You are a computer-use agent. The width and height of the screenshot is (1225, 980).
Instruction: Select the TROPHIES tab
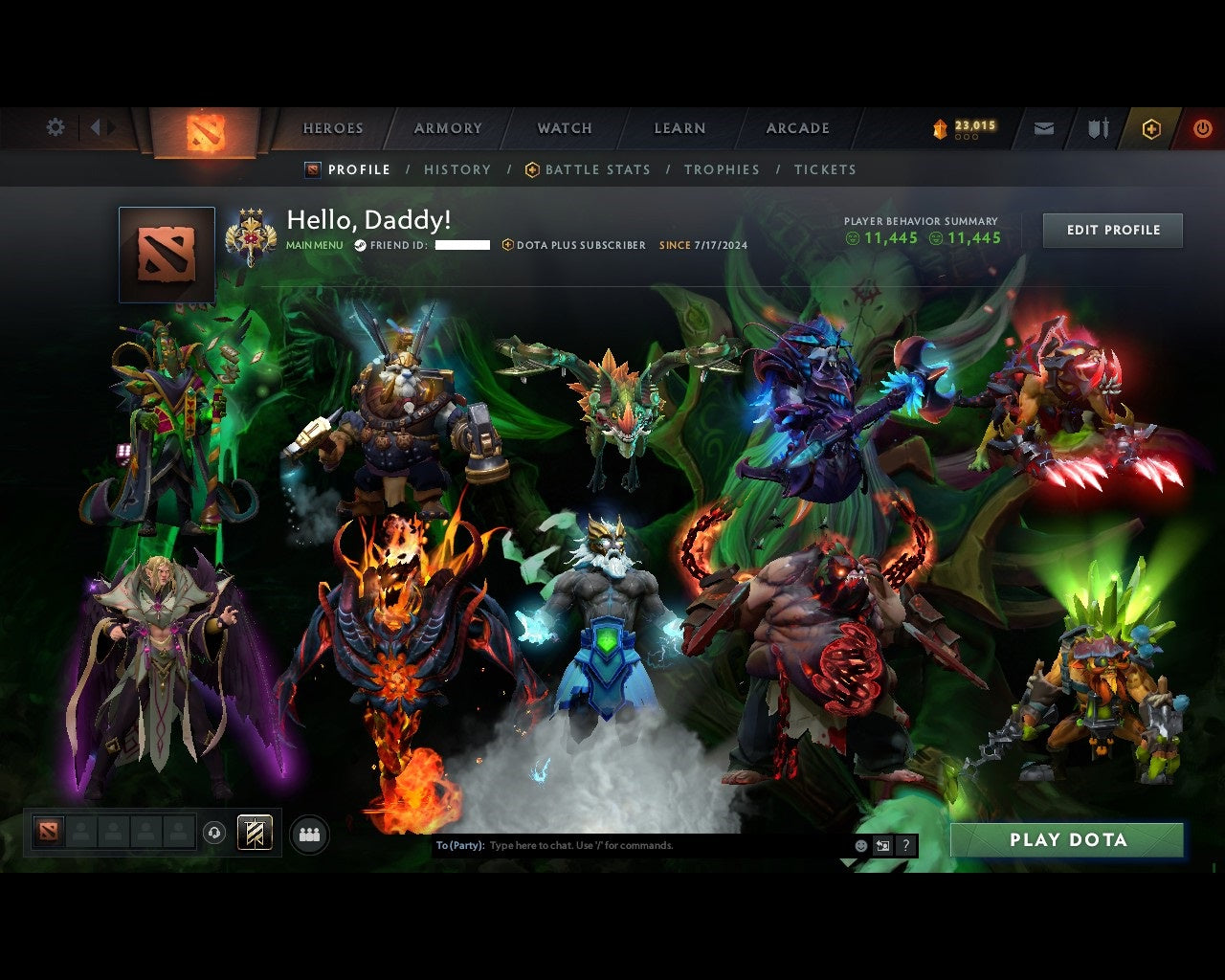(722, 169)
